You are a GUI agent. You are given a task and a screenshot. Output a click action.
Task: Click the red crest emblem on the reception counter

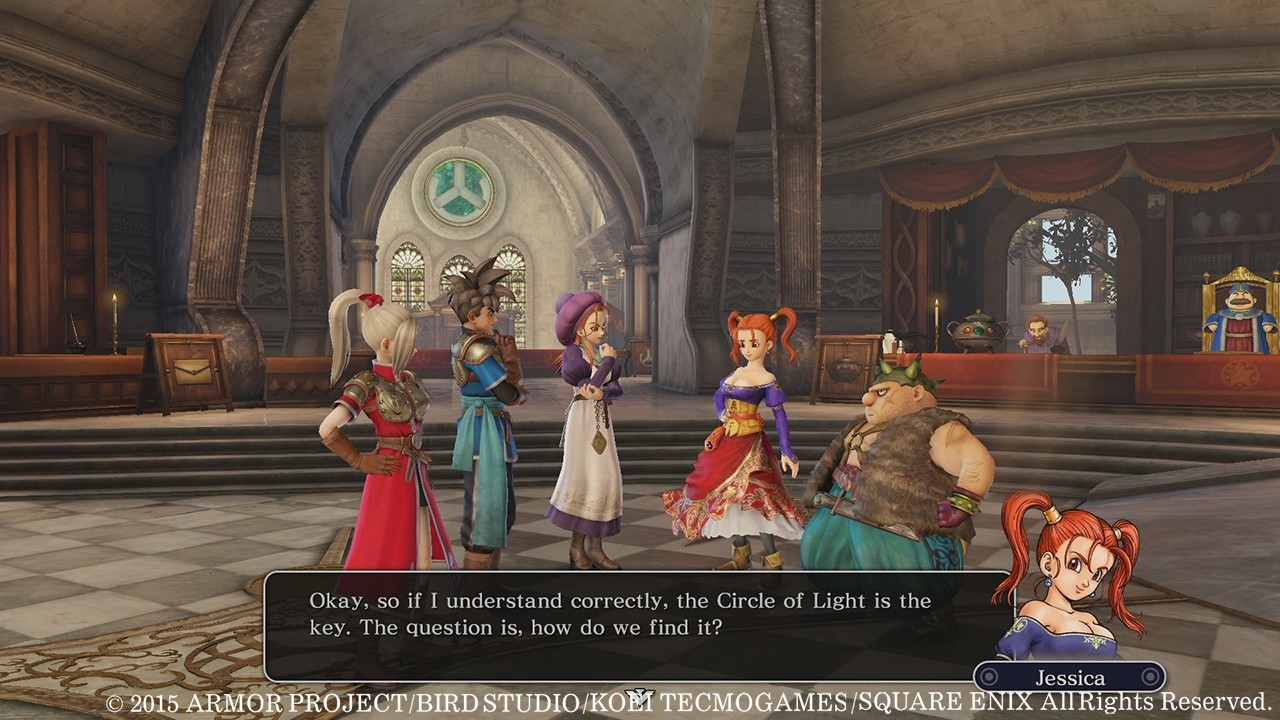point(1240,377)
